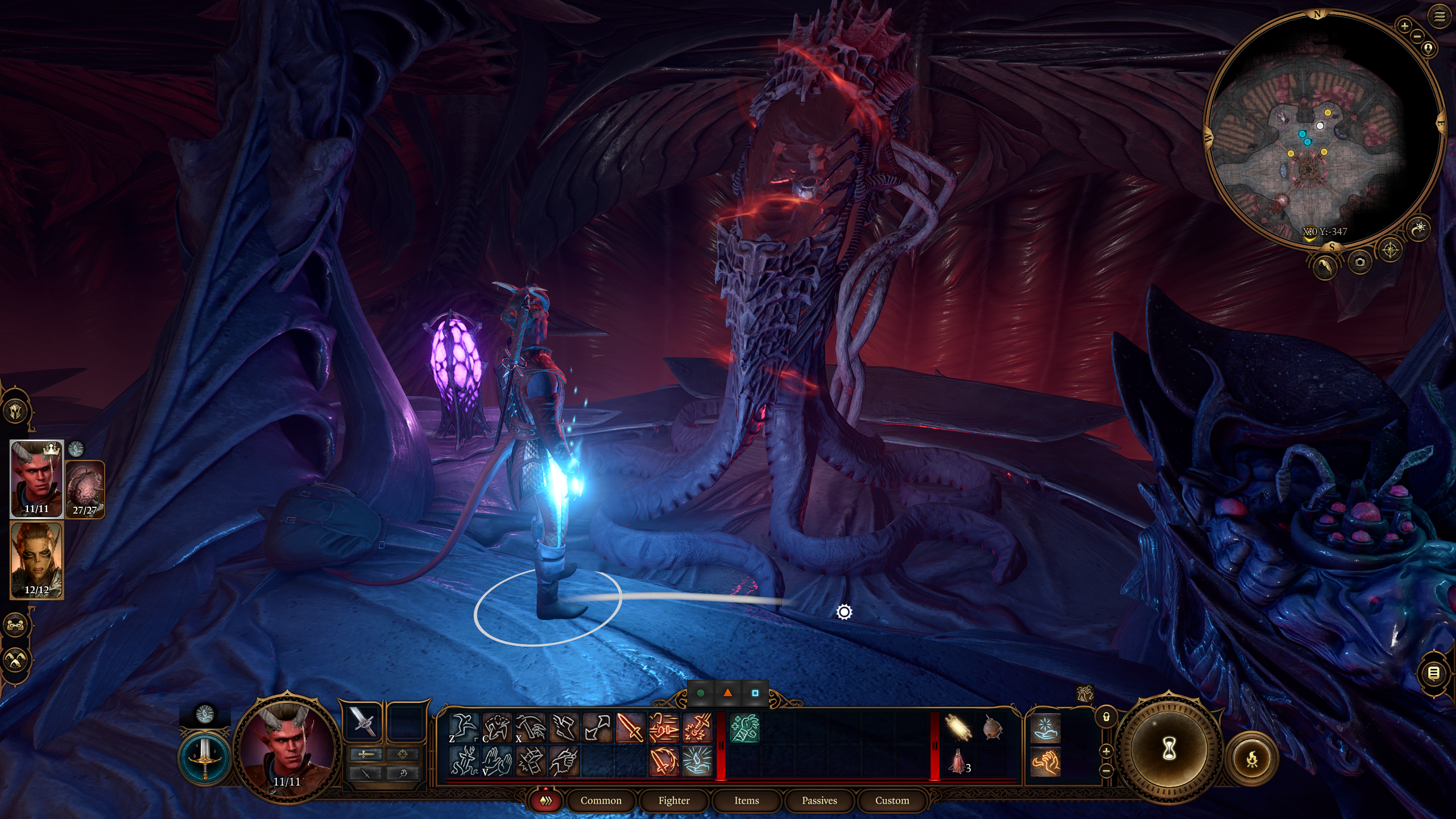Open the camera photo mode button
The height and width of the screenshot is (819, 1456).
(x=1360, y=262)
